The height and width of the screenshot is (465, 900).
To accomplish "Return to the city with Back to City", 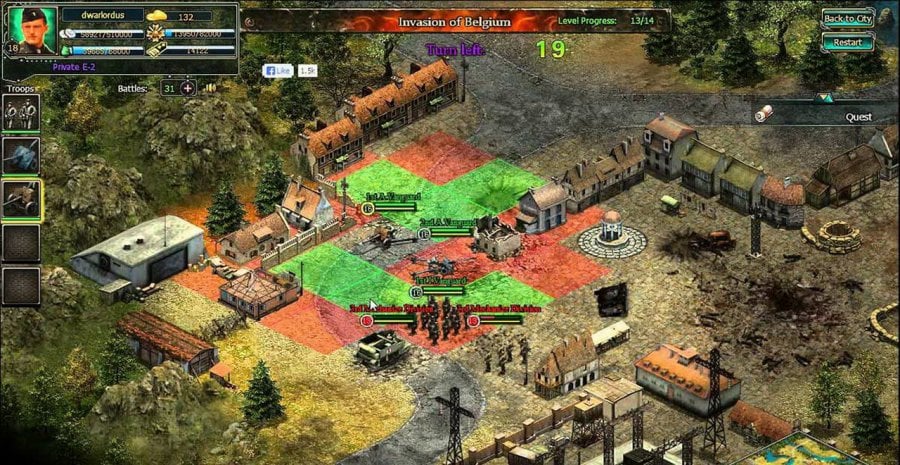I will click(847, 19).
